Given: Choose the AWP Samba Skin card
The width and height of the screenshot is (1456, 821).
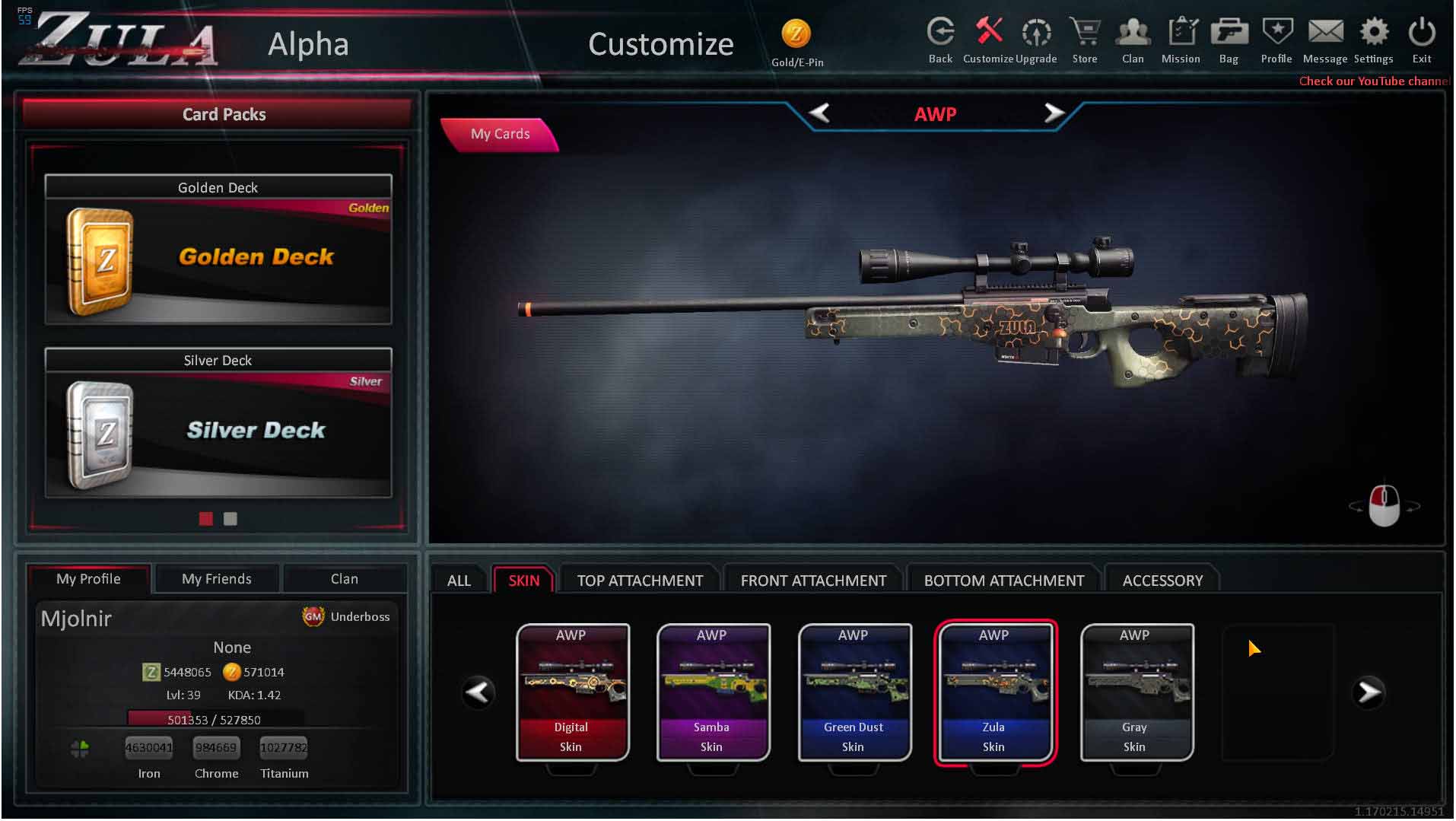Looking at the screenshot, I should pos(713,692).
